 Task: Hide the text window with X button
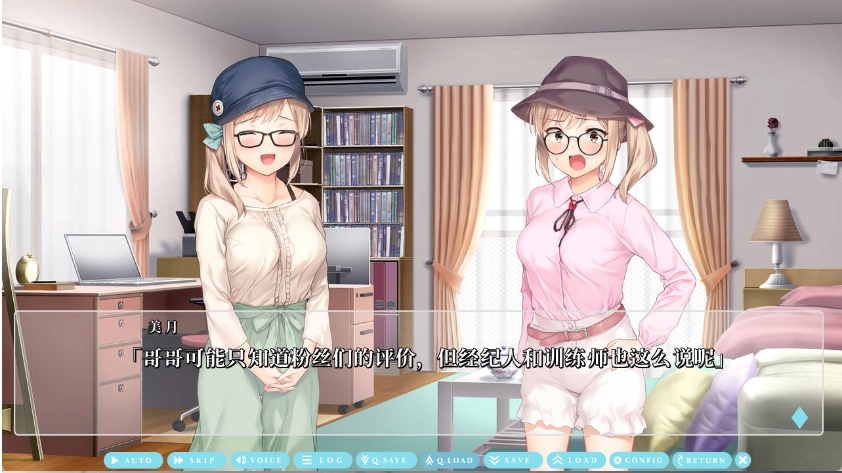(743, 460)
